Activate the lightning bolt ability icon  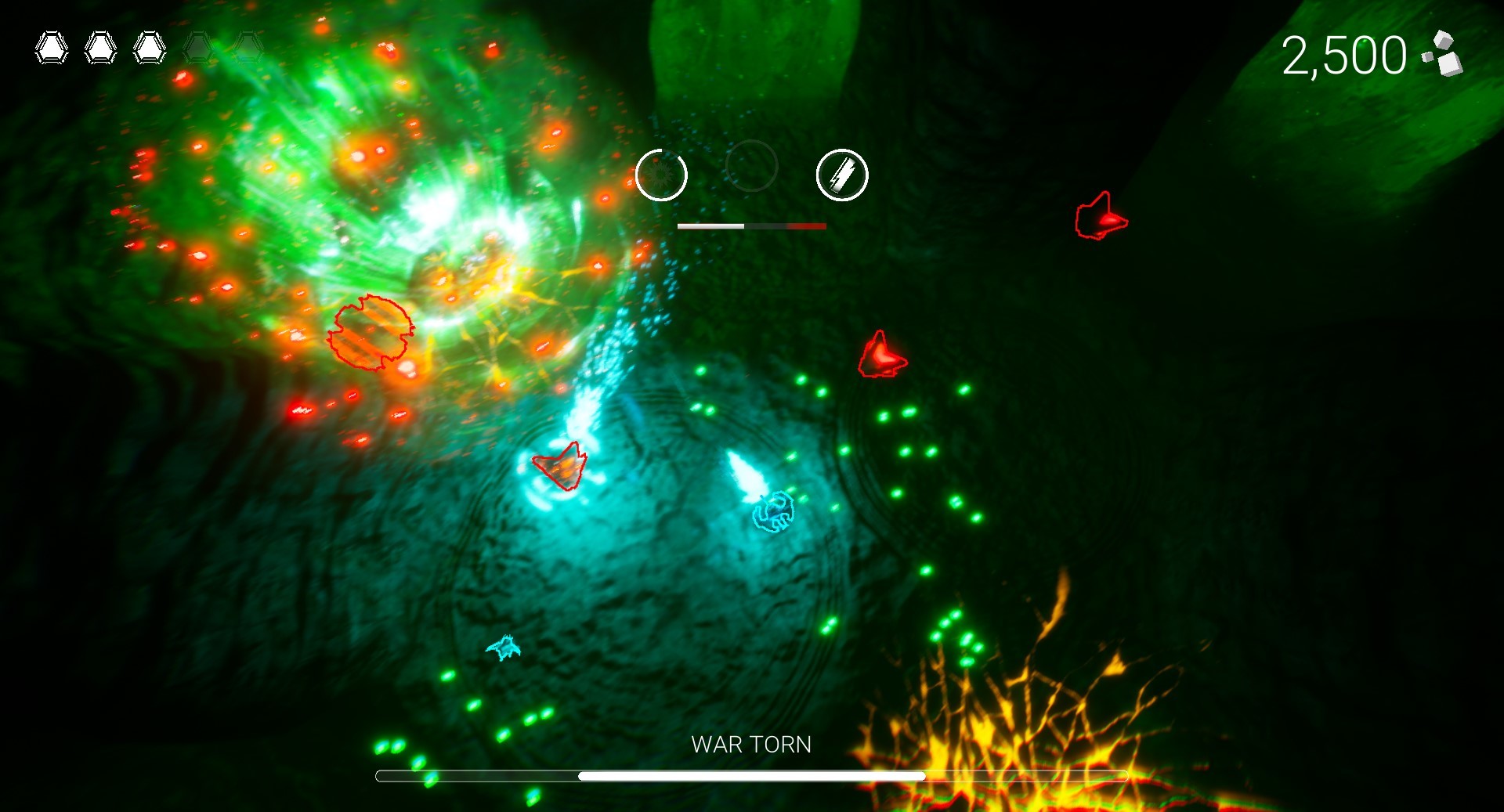click(x=842, y=175)
